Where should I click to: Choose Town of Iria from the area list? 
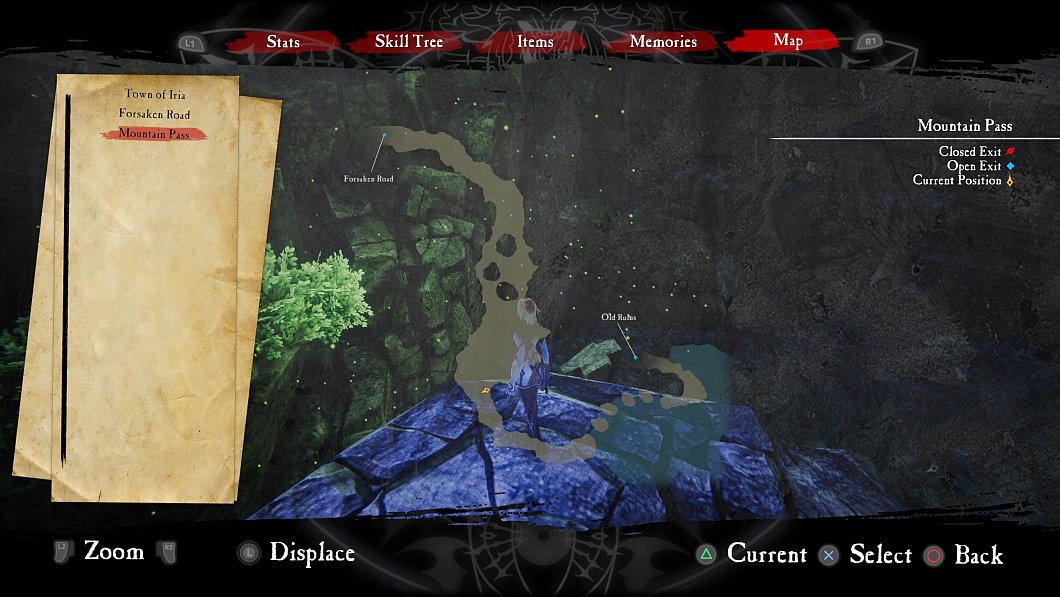coord(154,94)
